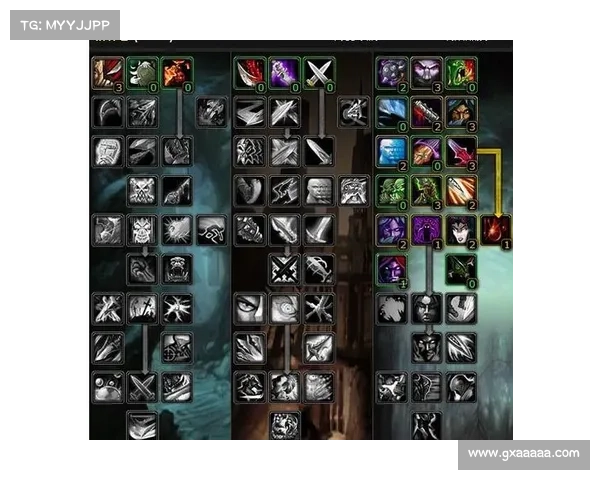Select the red orb talent with yellow arrow
Screen dimensions: 600x480
pyautogui.click(x=496, y=229)
